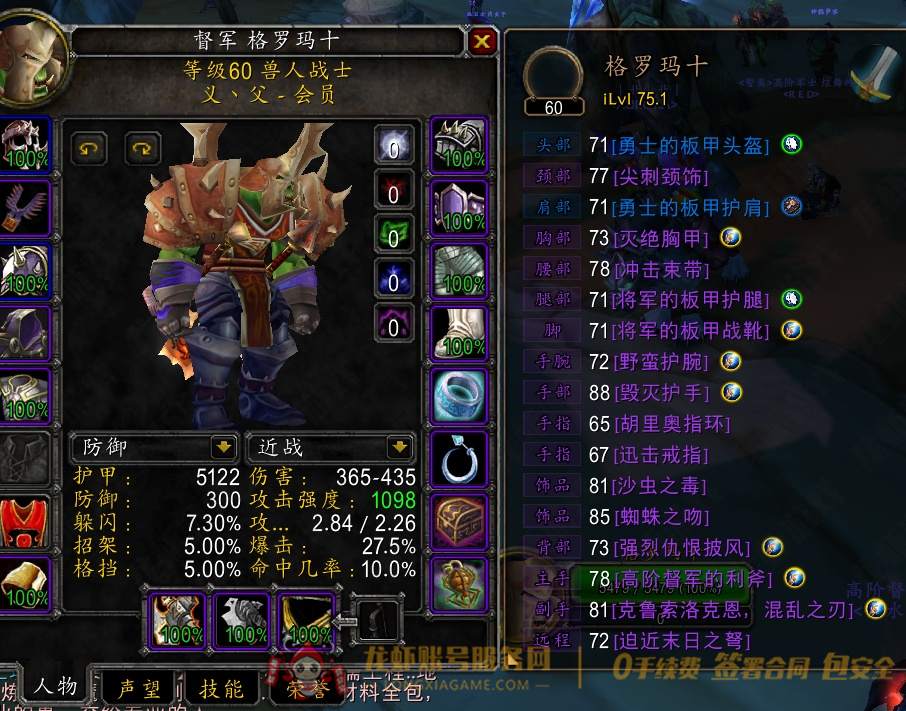Click the blue gem ring slot
This screenshot has height=711, width=906.
click(x=459, y=396)
